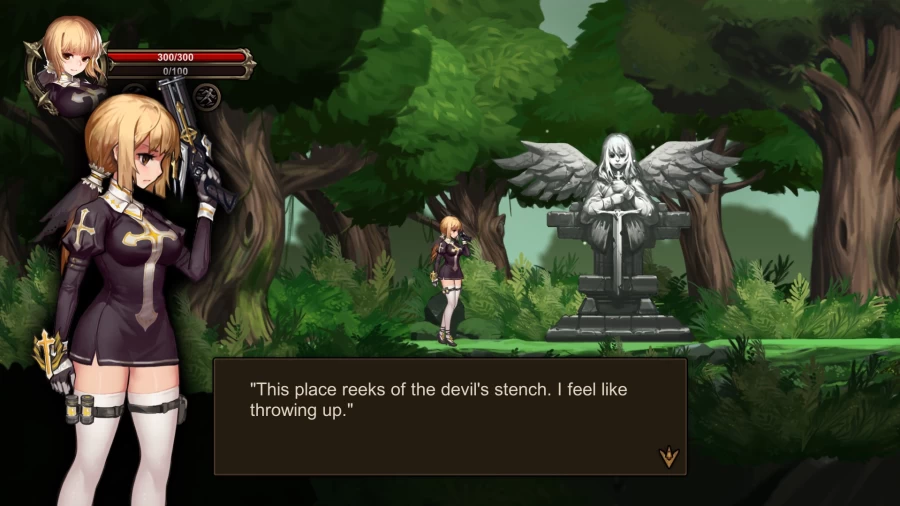
Task: Click the dialogue box about the devil's stench
Action: pyautogui.click(x=450, y=415)
